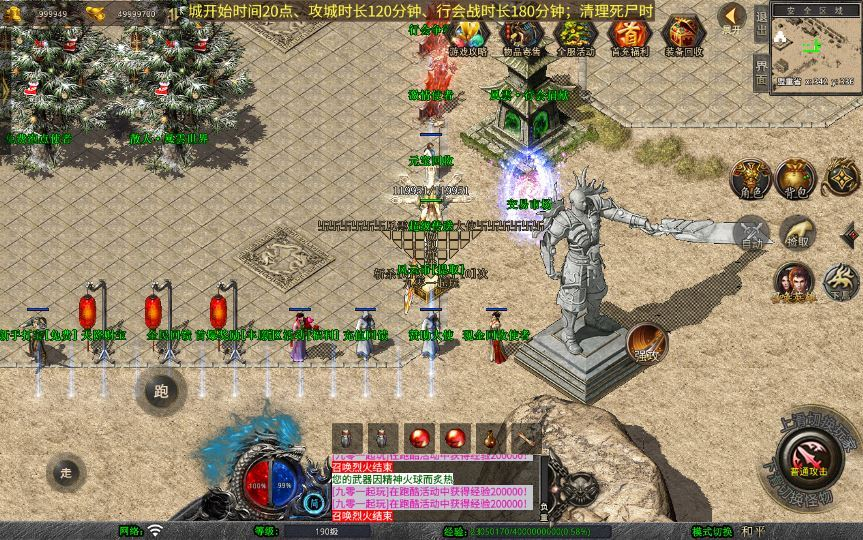863x540 pixels.
Task: Tap the 下马 dismount button
Action: pos(842,282)
